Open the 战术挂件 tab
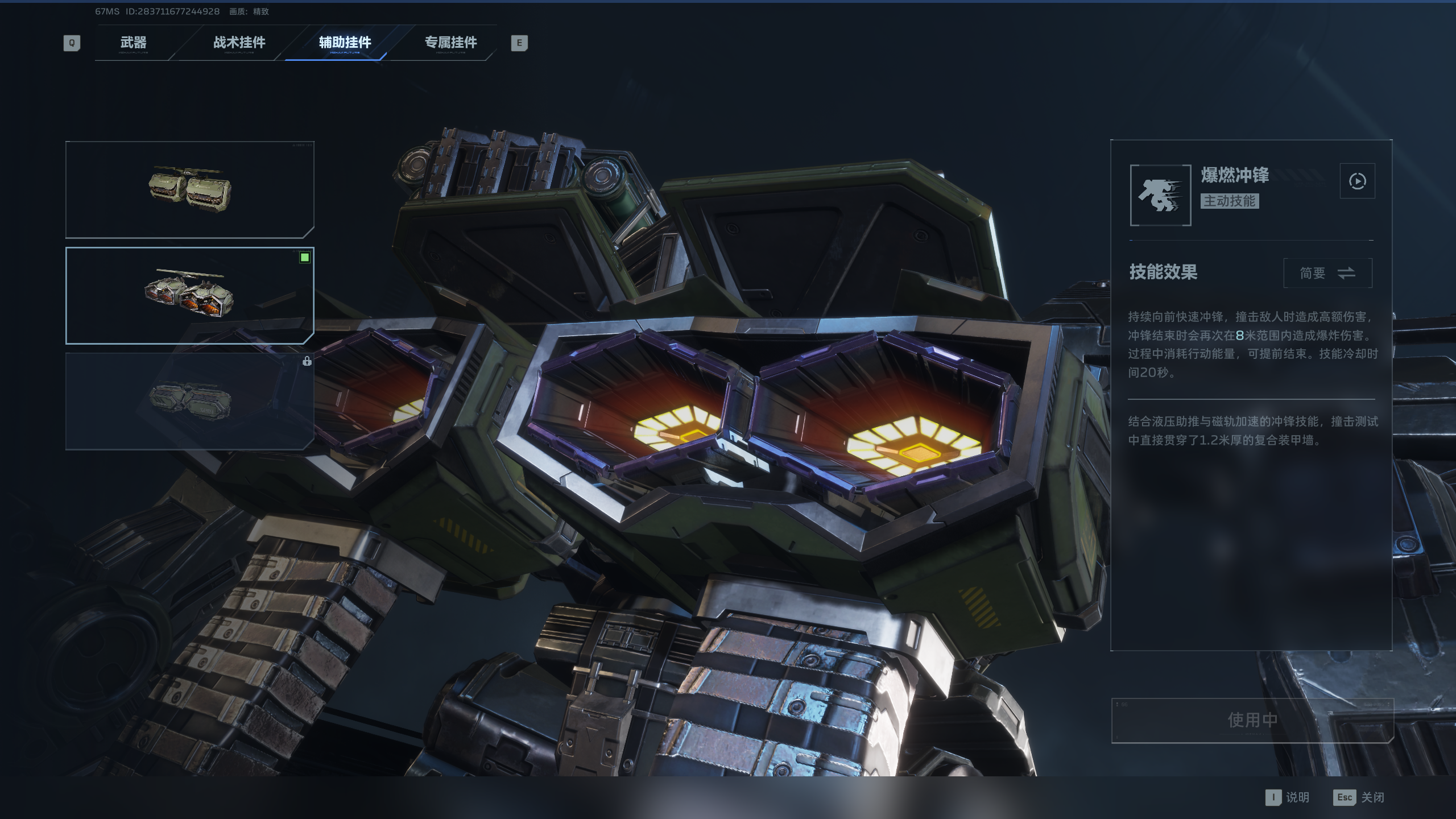The image size is (1456, 819). coord(239,43)
